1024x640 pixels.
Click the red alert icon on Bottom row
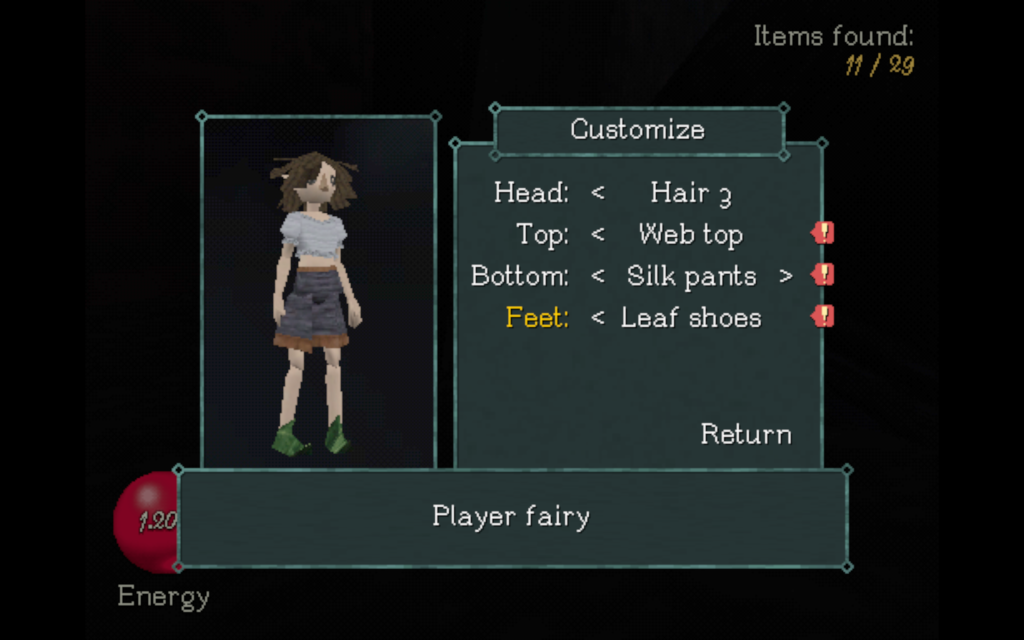click(823, 275)
